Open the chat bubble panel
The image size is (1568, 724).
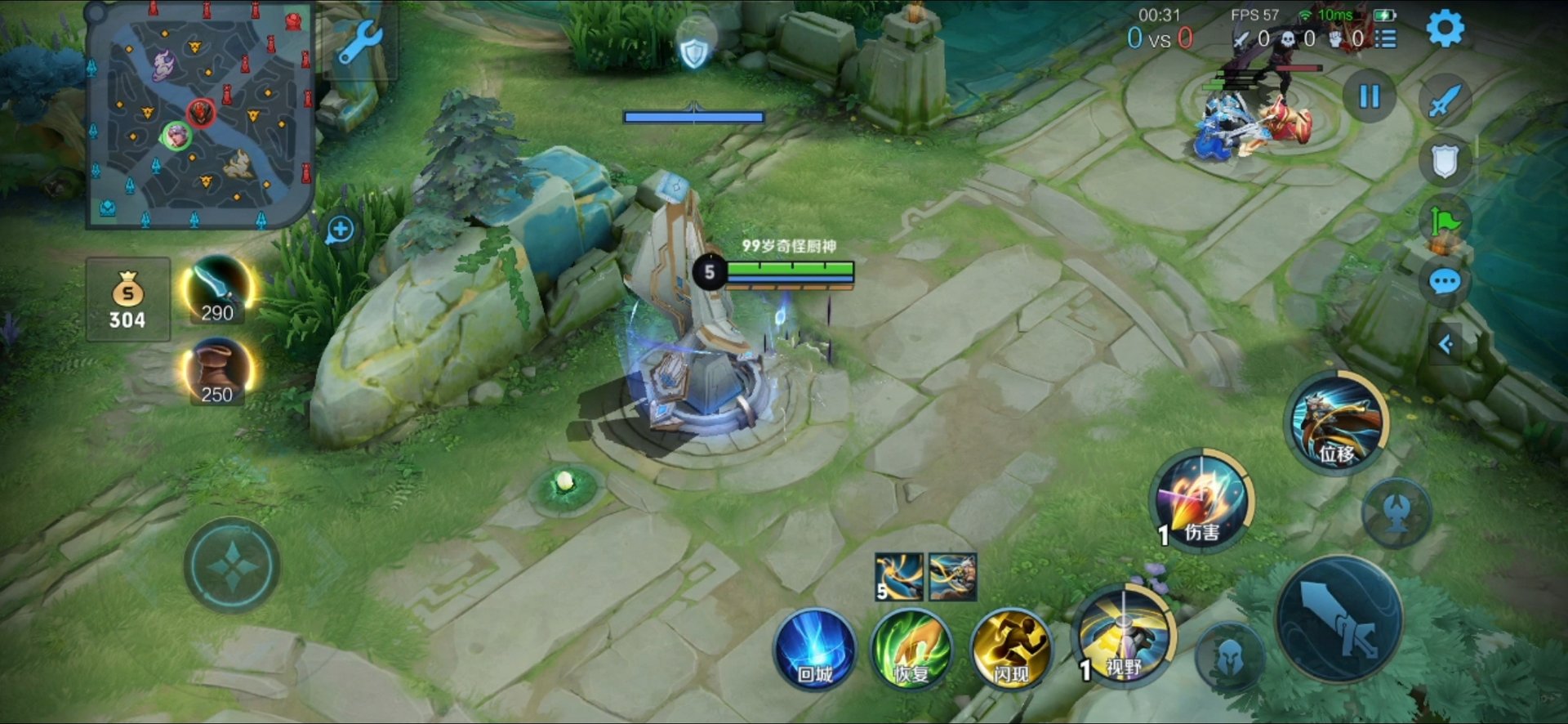(1445, 281)
